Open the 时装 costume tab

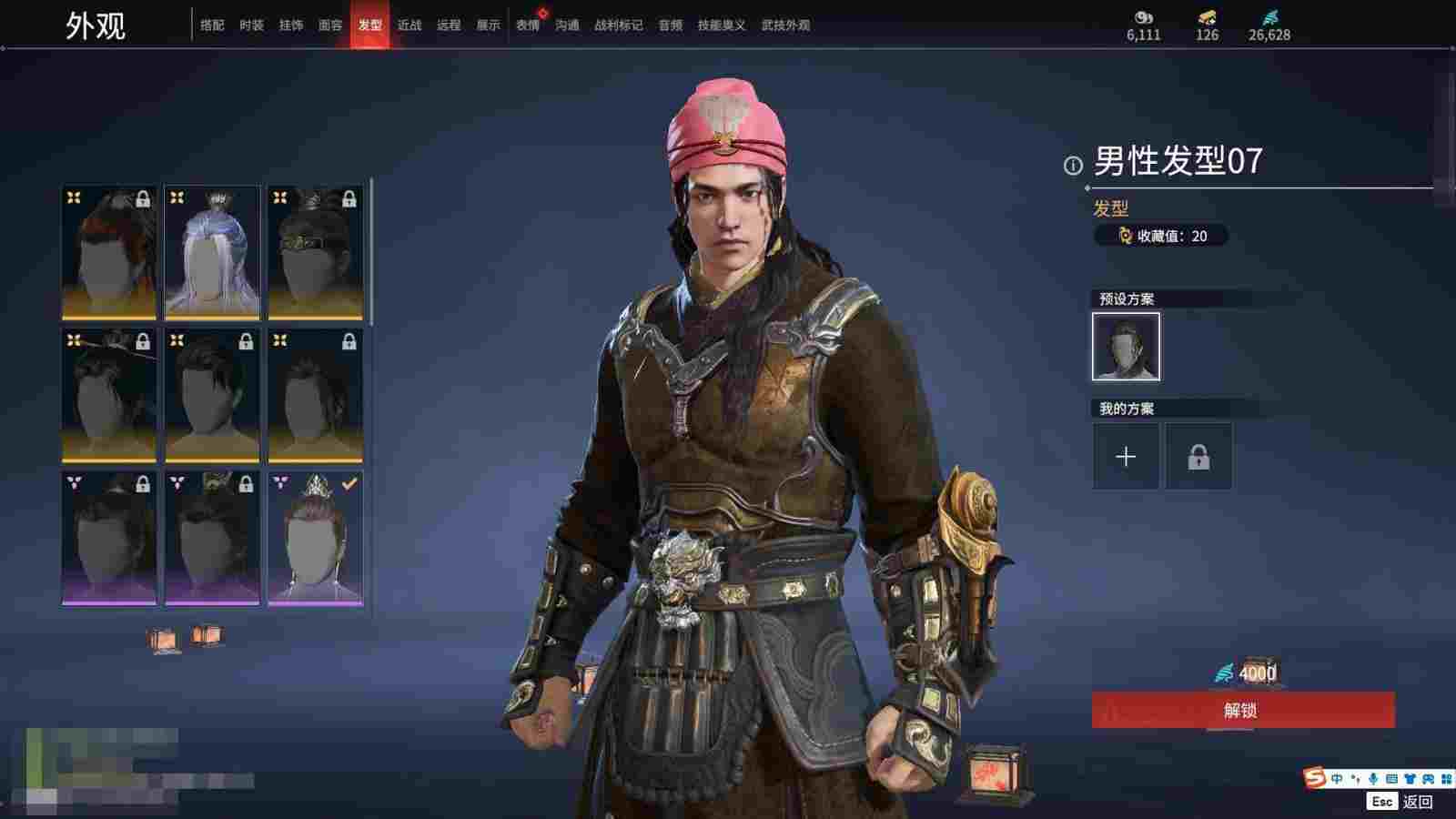[x=251, y=25]
